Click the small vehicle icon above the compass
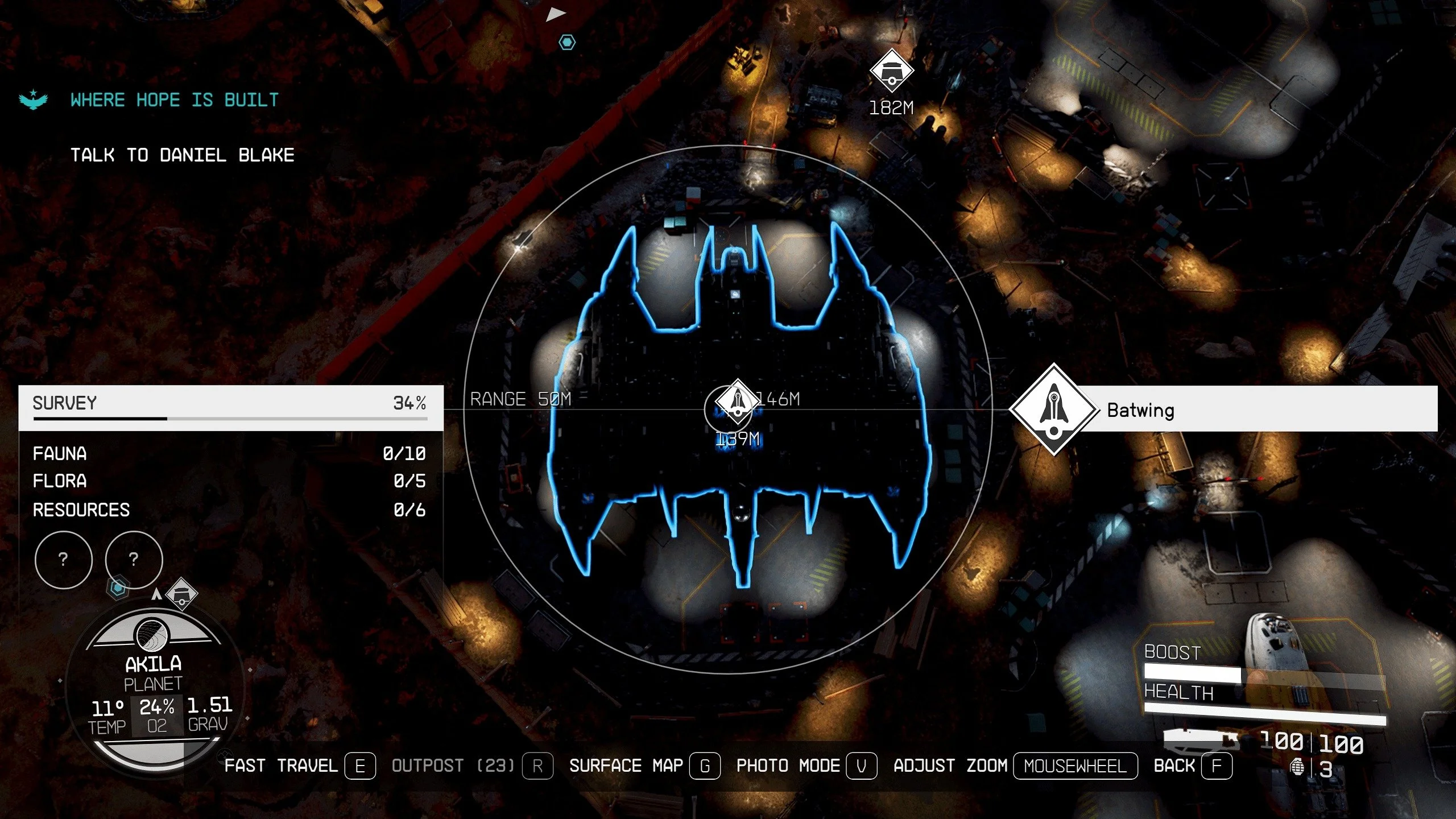The image size is (1456, 819). point(181,594)
